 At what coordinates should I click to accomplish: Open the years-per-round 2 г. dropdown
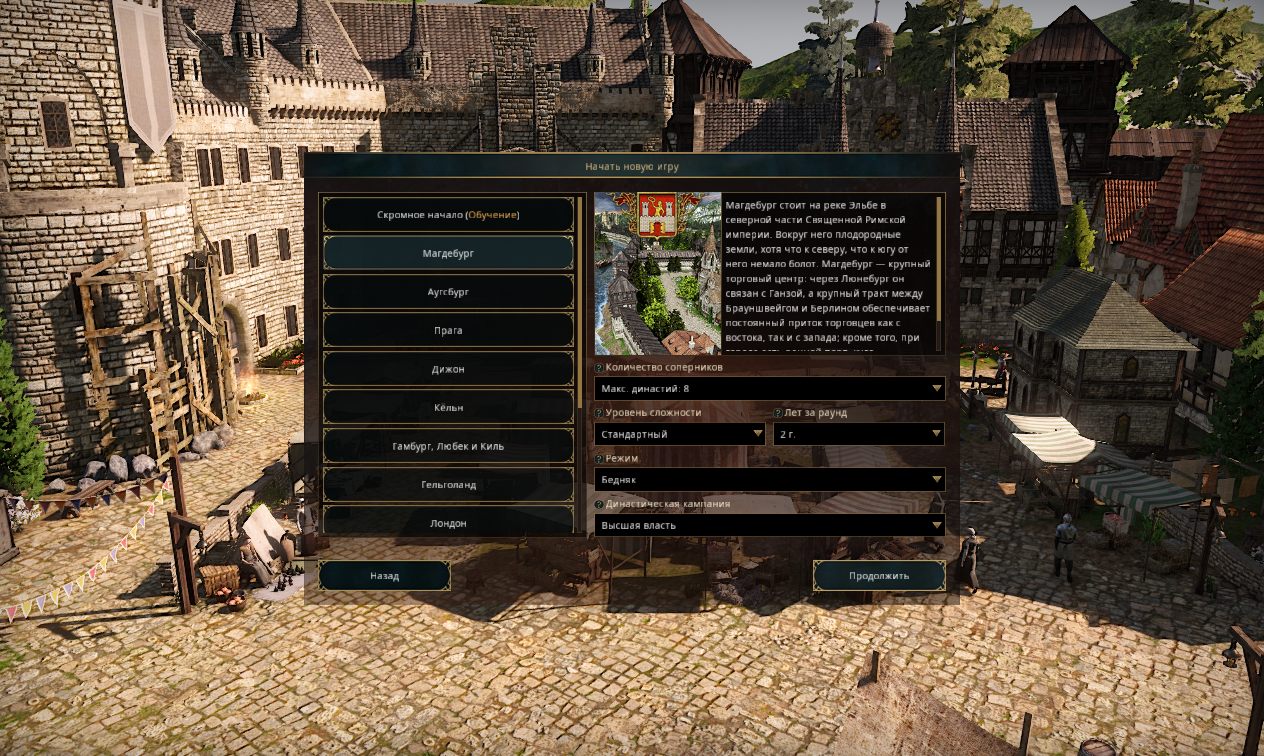tap(858, 434)
